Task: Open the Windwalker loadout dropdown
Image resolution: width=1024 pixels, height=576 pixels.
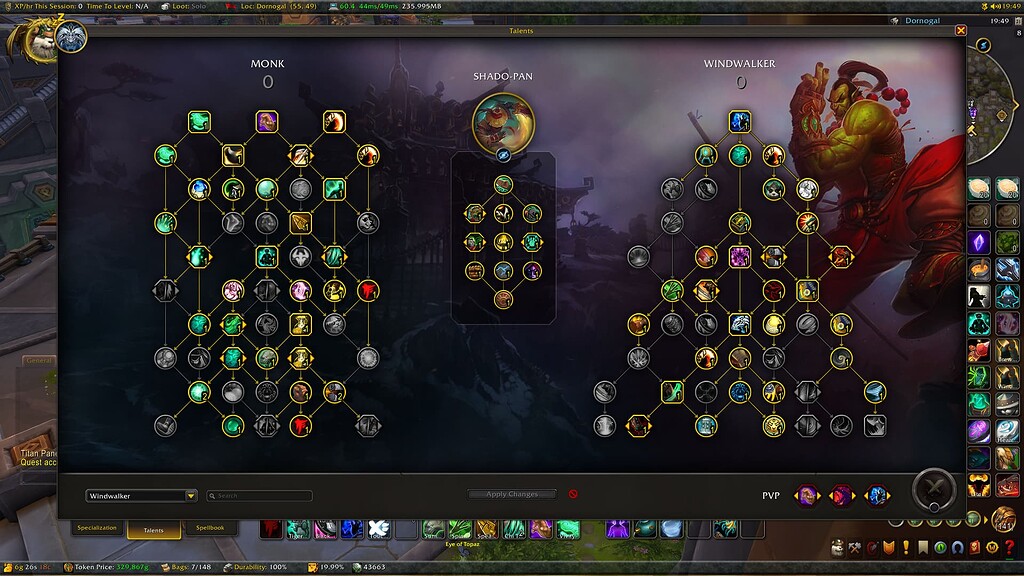Action: [191, 496]
